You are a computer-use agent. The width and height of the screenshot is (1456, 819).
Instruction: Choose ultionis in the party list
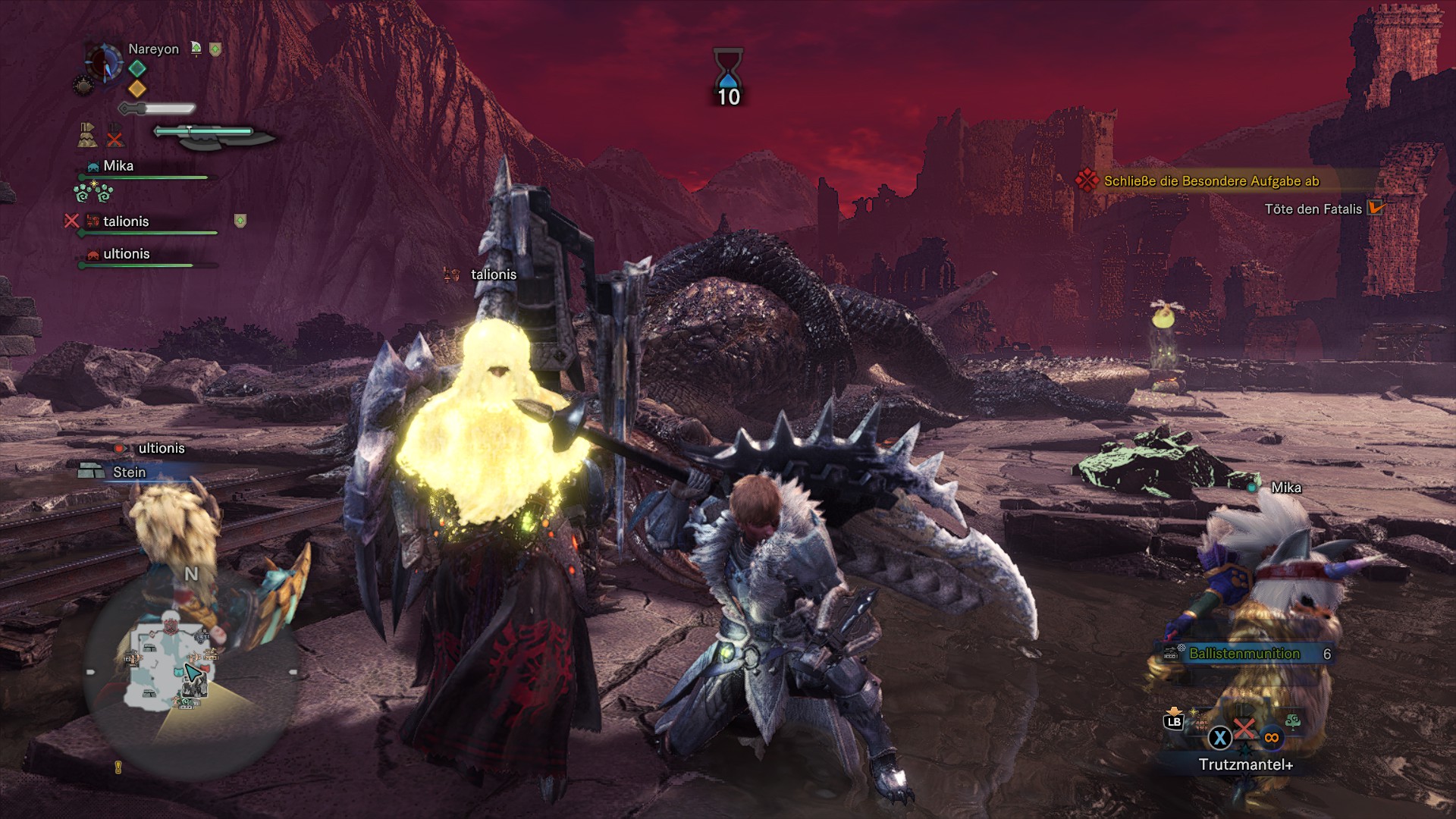click(126, 254)
